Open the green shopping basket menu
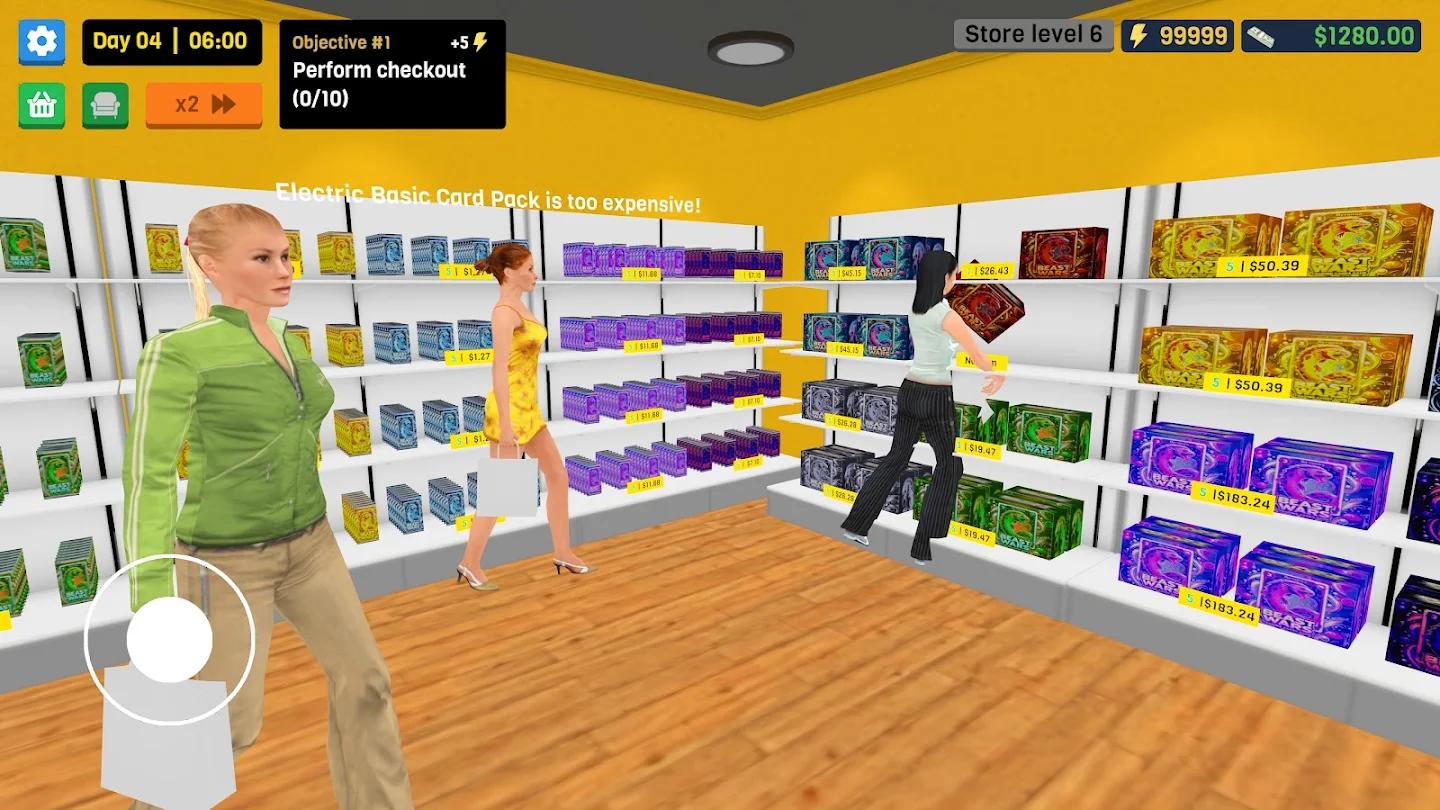The height and width of the screenshot is (810, 1440). (x=40, y=104)
